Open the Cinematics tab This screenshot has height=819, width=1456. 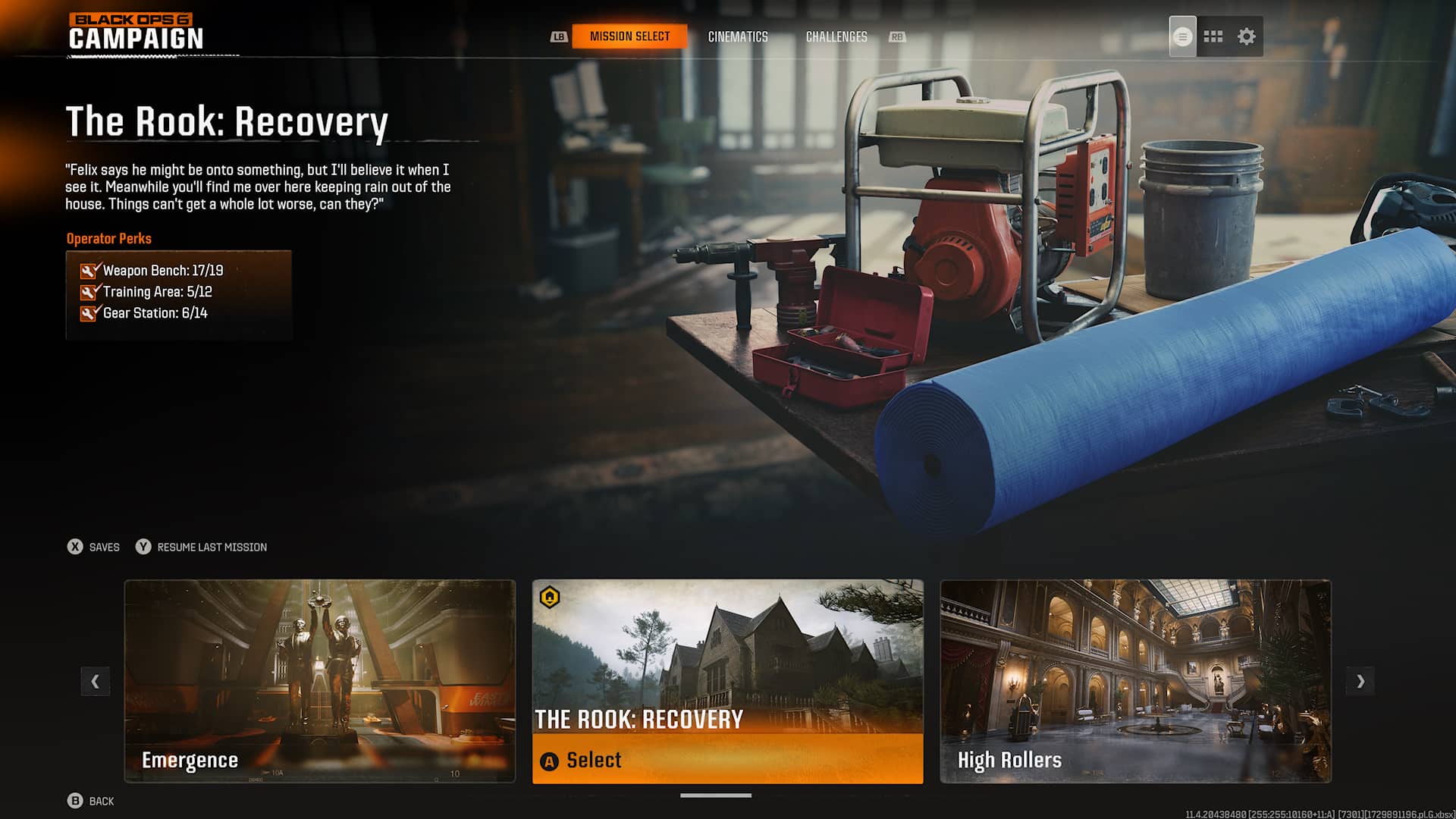738,36
